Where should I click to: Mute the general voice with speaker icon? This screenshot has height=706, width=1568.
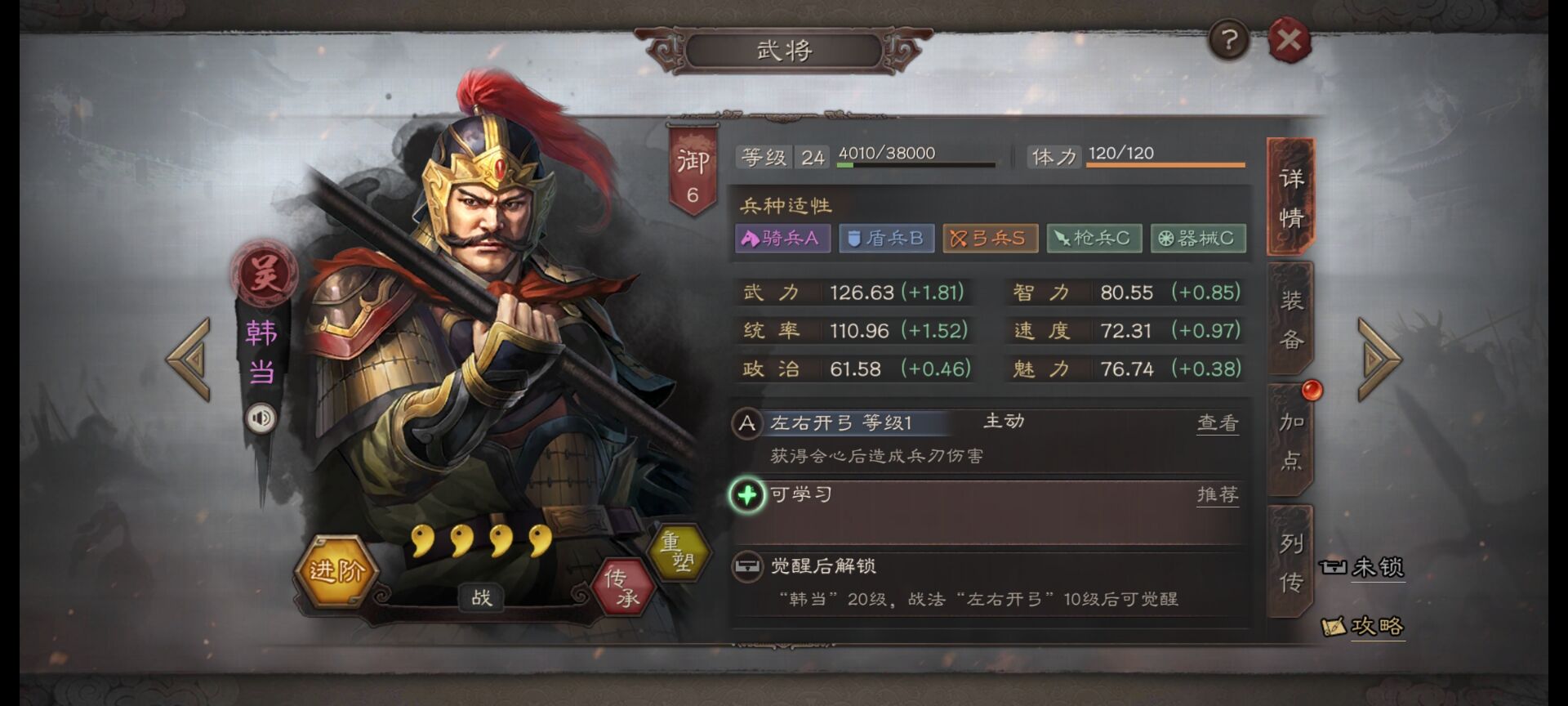261,418
